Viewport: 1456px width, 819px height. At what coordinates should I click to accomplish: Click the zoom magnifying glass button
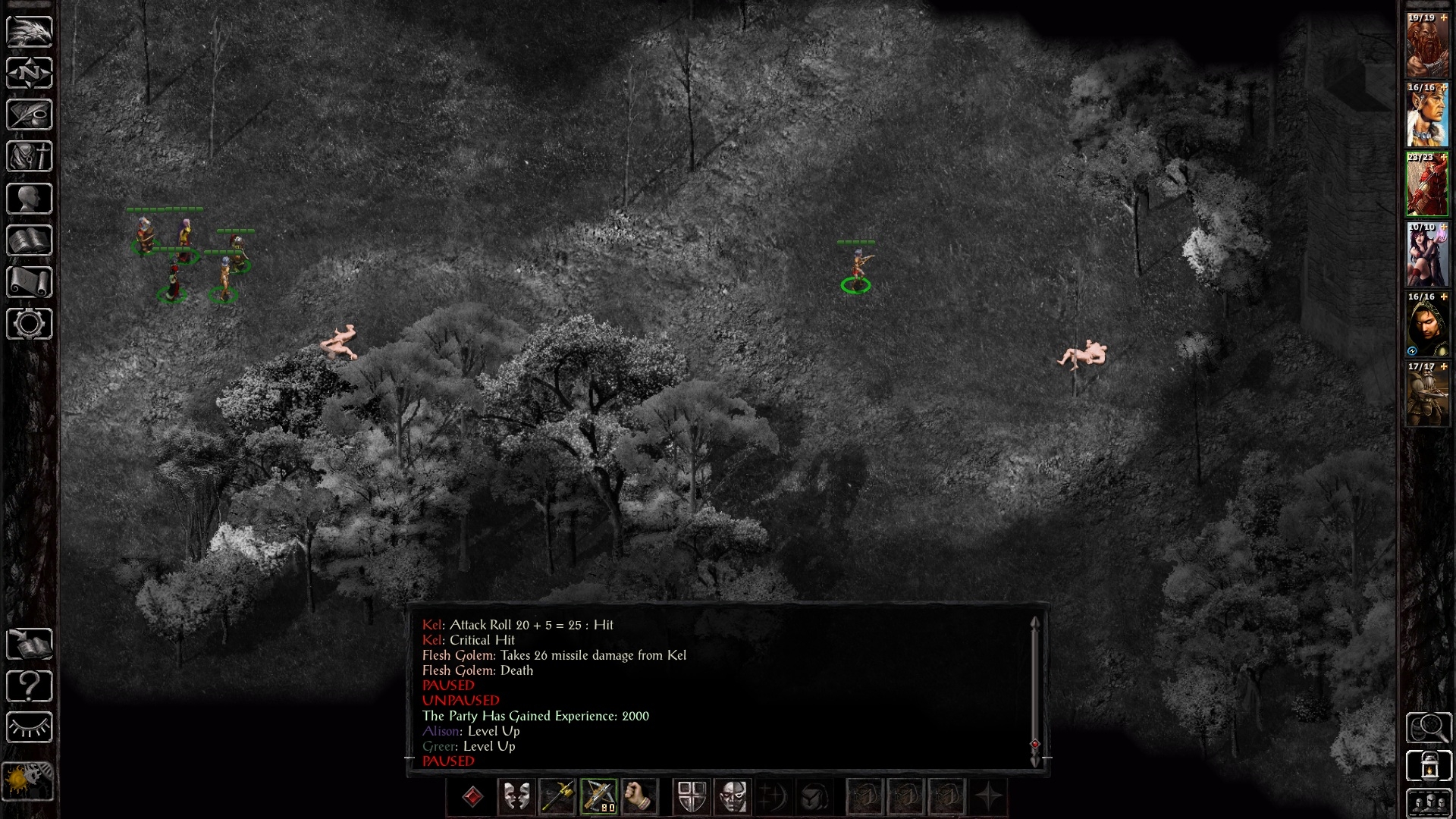(1429, 728)
